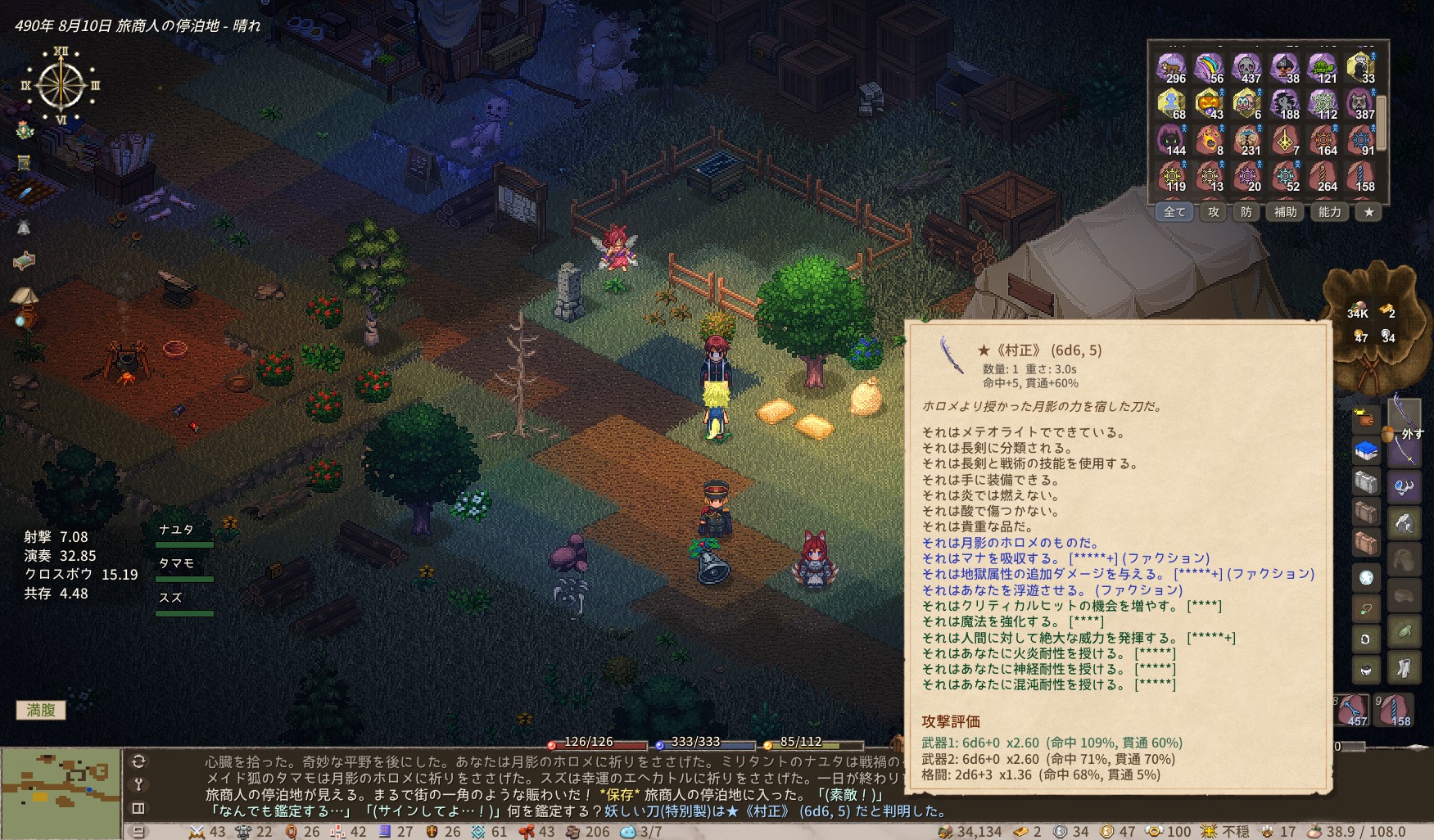Select the jack-o'-lantern spell icon
This screenshot has height=840, width=1434.
1210,105
